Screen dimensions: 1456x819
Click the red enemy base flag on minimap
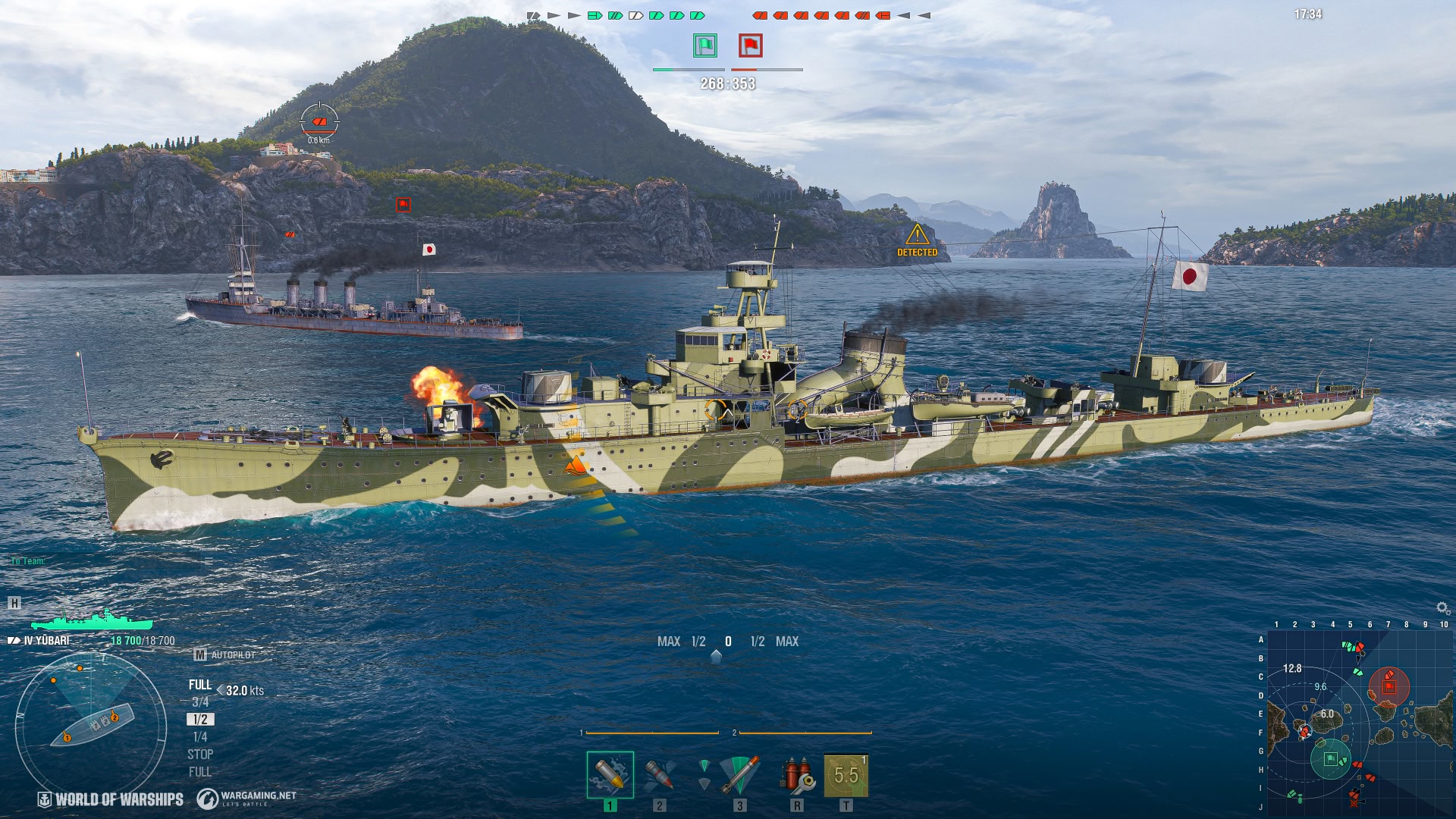(1389, 686)
